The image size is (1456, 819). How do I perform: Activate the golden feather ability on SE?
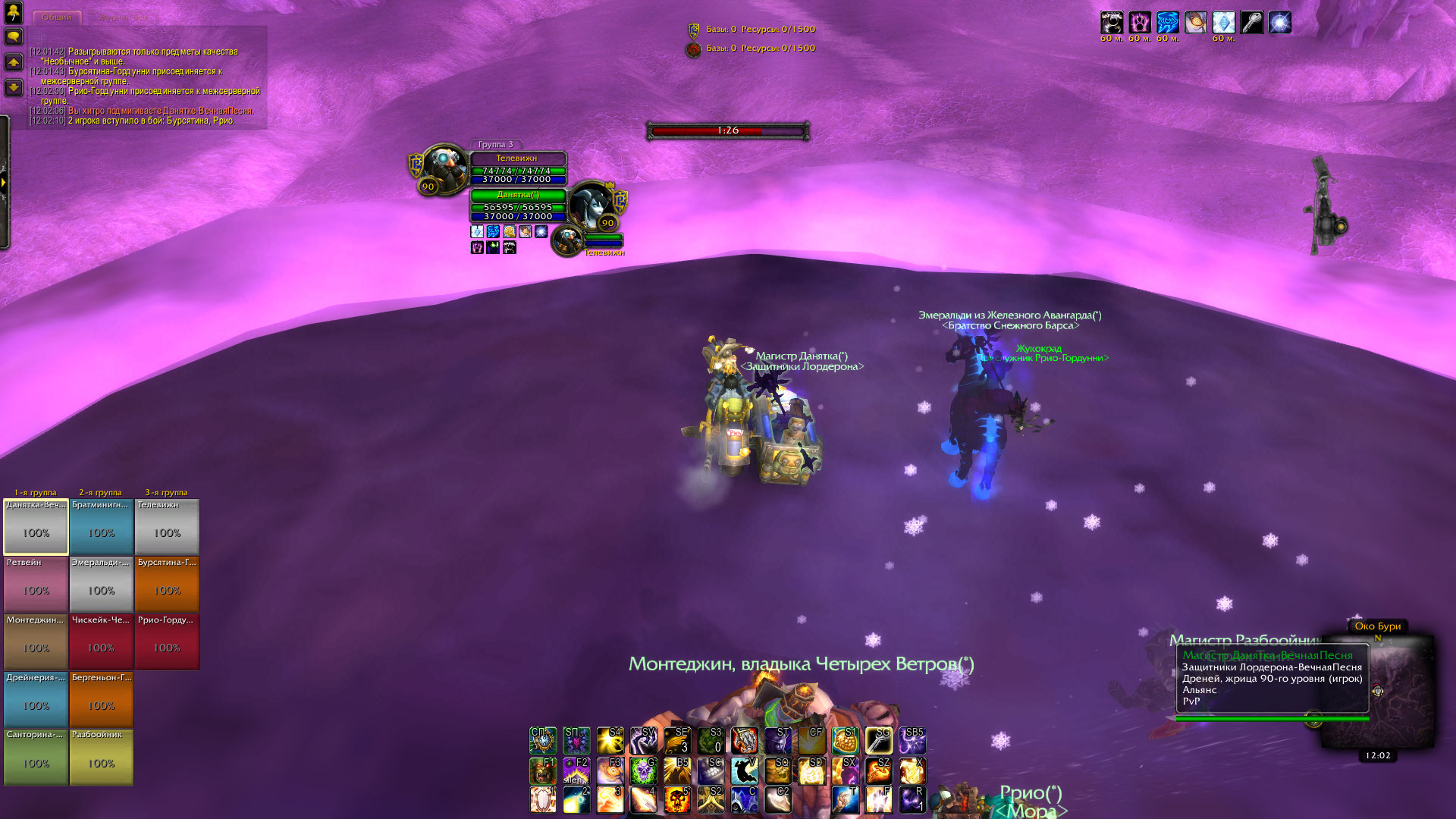pos(676,741)
